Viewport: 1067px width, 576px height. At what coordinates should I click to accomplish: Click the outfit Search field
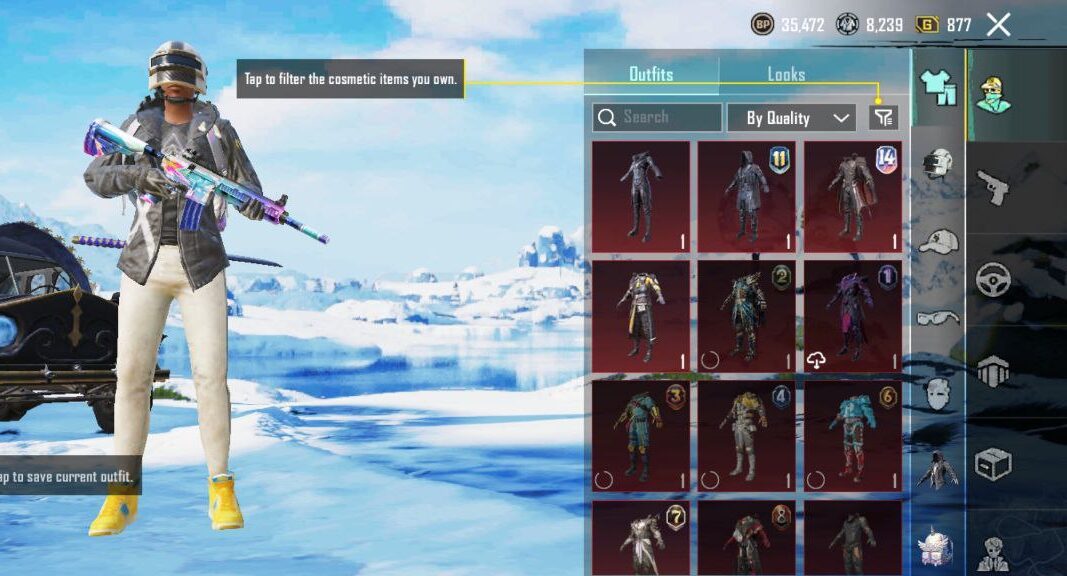click(657, 118)
